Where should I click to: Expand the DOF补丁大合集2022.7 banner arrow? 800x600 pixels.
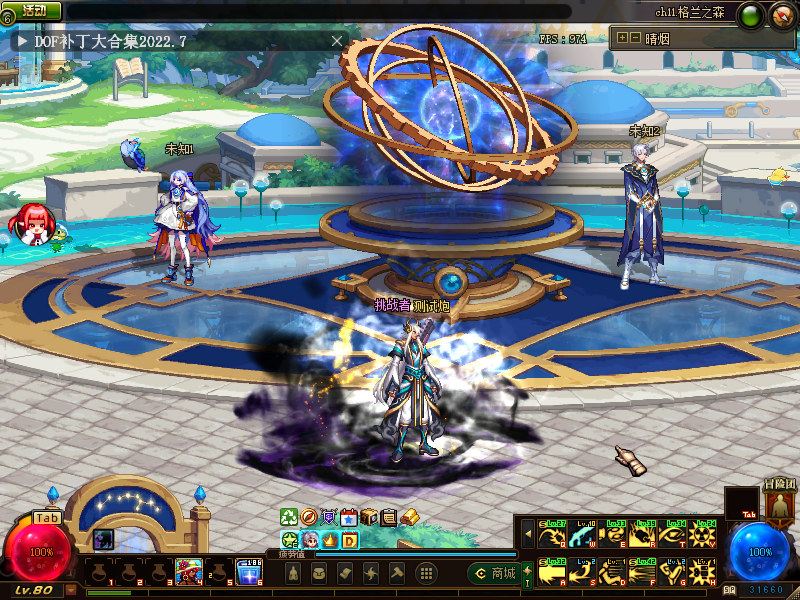22,41
